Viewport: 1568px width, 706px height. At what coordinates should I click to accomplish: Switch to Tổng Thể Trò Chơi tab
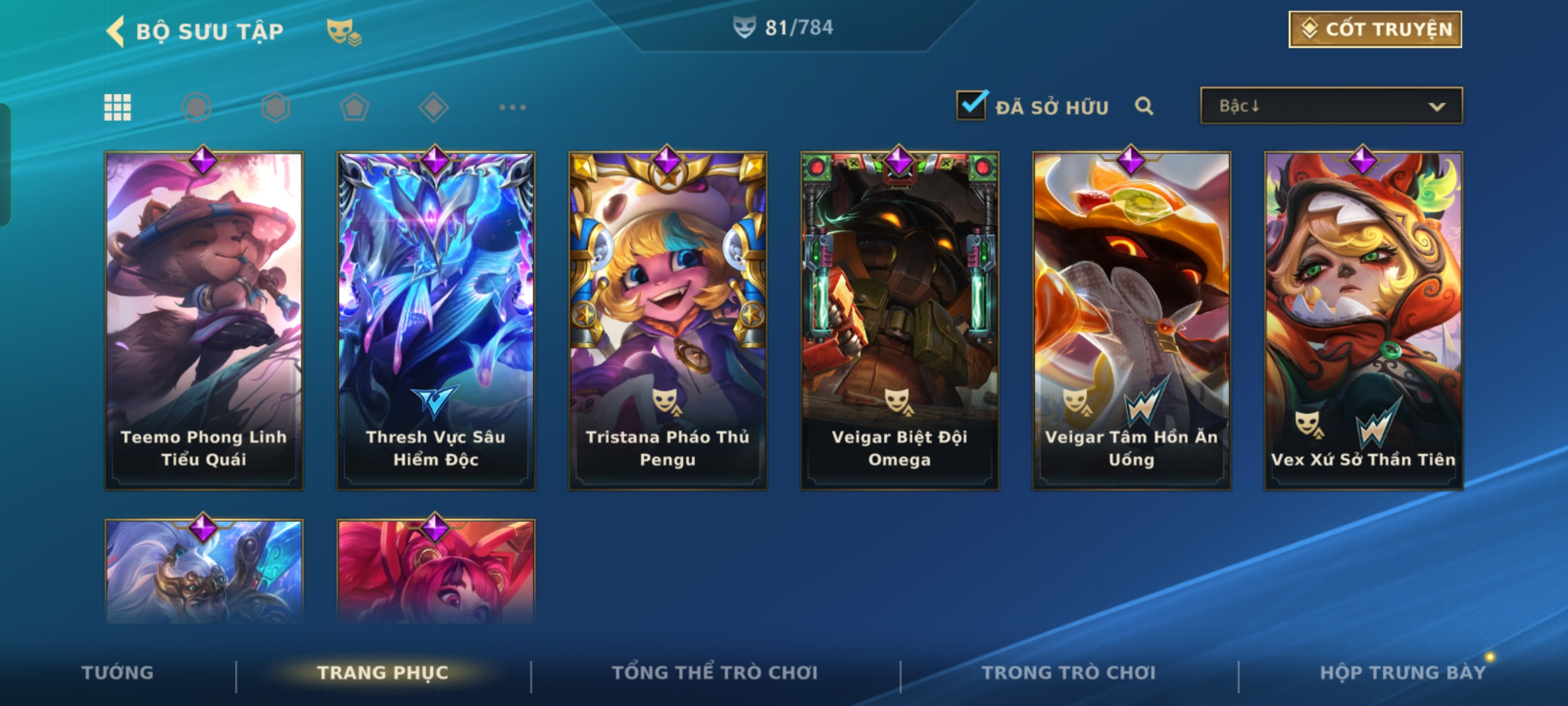715,673
